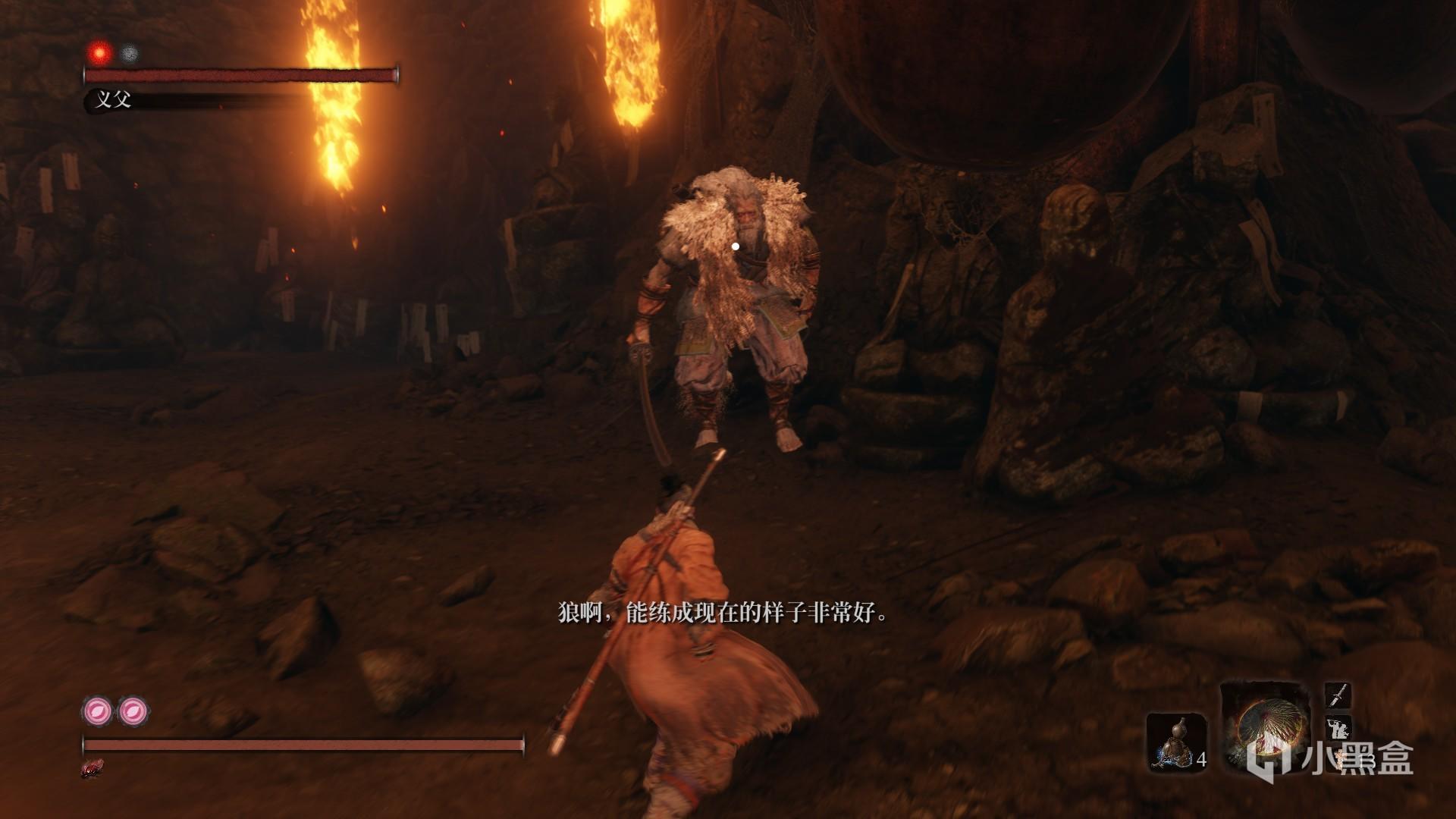
Task: Click the ninjutsu figure silhouette icon
Action: click(x=1338, y=730)
